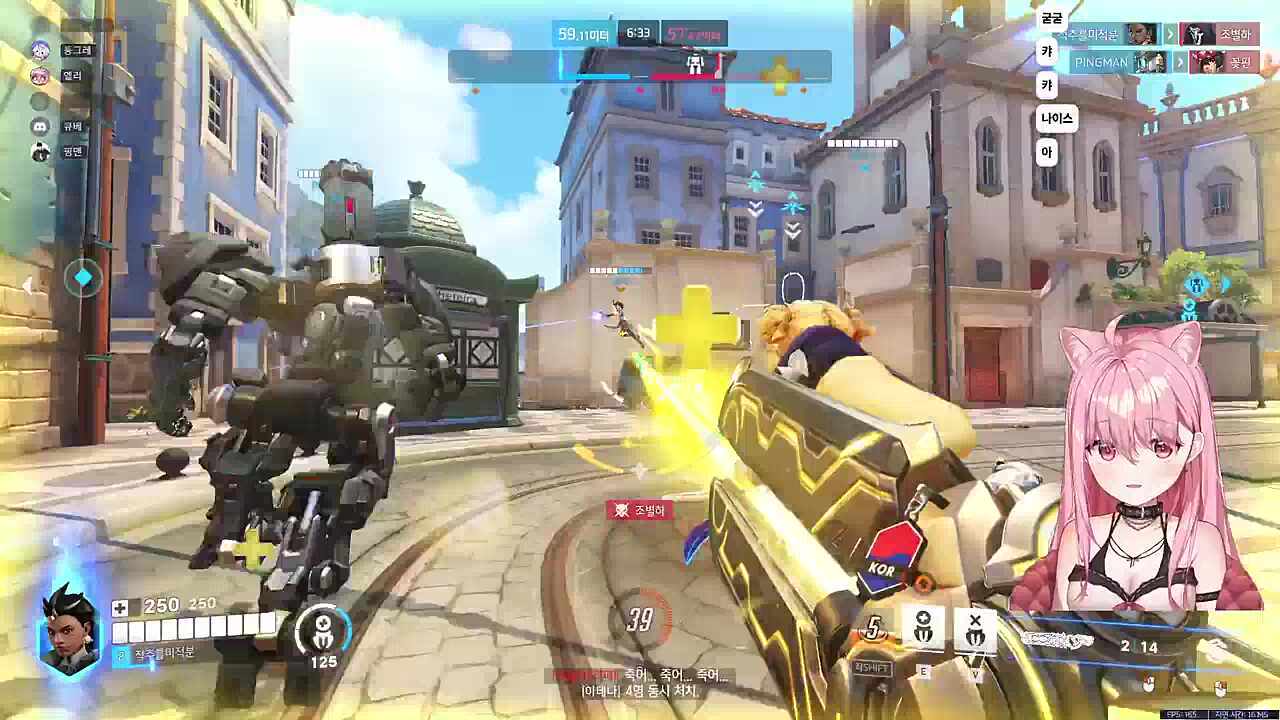Use the Healing Pylon ability icon
The height and width of the screenshot is (720, 1280).
(923, 628)
